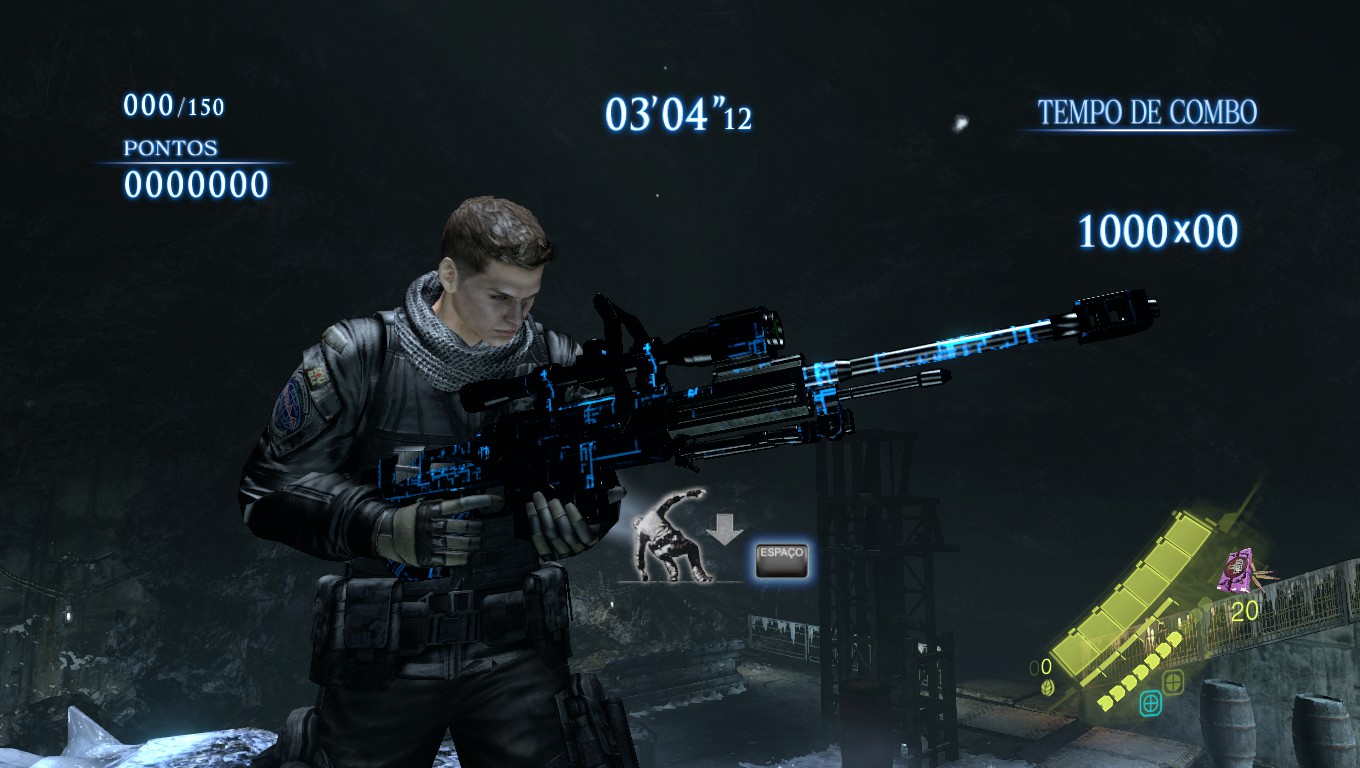Pick up the purple Time Bonus +20 card
Viewport: 1360px width, 768px height.
pyautogui.click(x=1236, y=570)
